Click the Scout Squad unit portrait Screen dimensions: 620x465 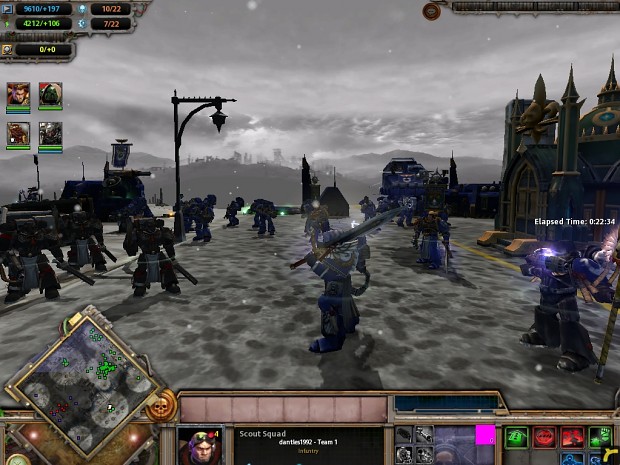coord(199,446)
